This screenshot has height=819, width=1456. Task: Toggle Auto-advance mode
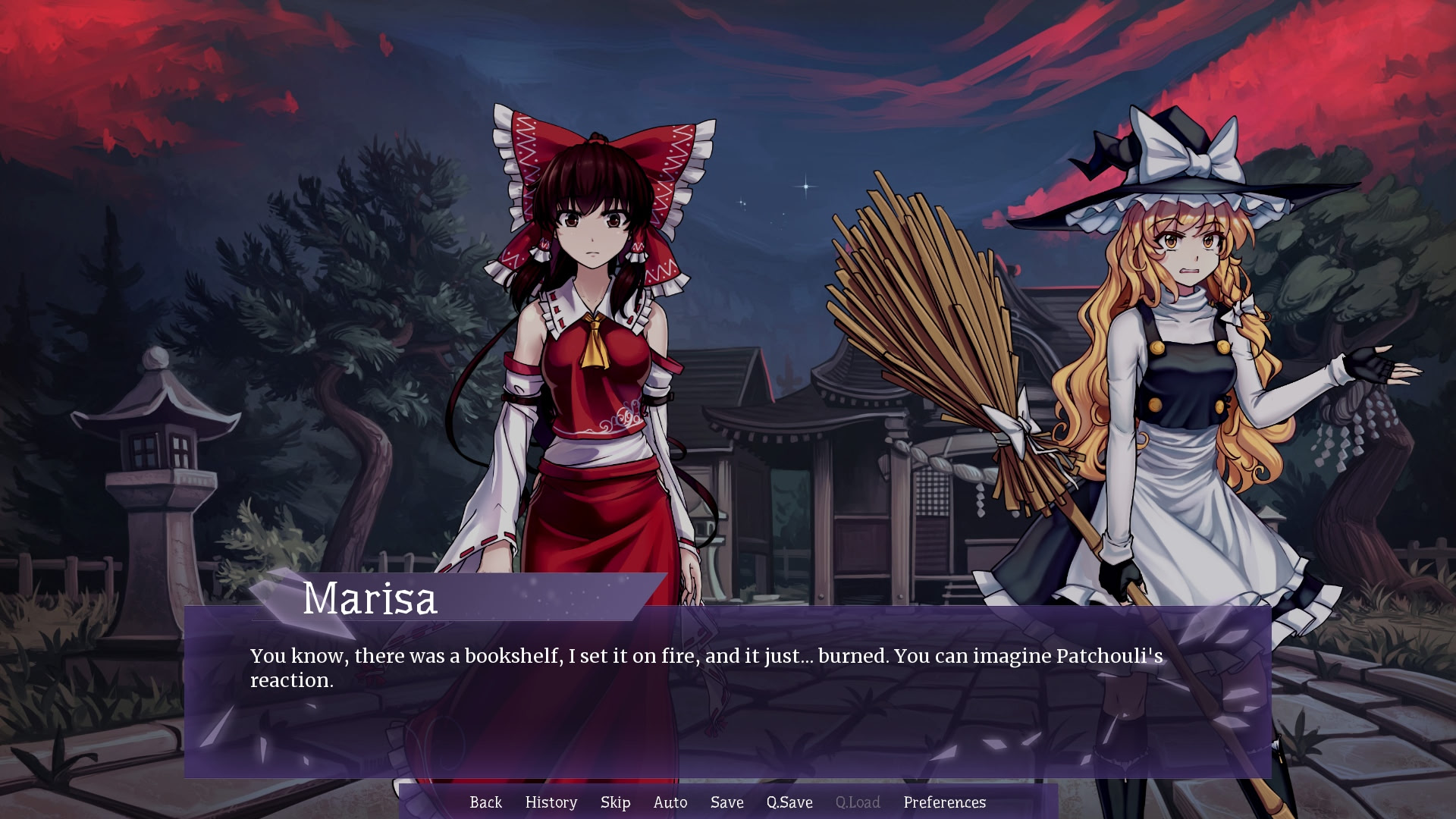670,802
